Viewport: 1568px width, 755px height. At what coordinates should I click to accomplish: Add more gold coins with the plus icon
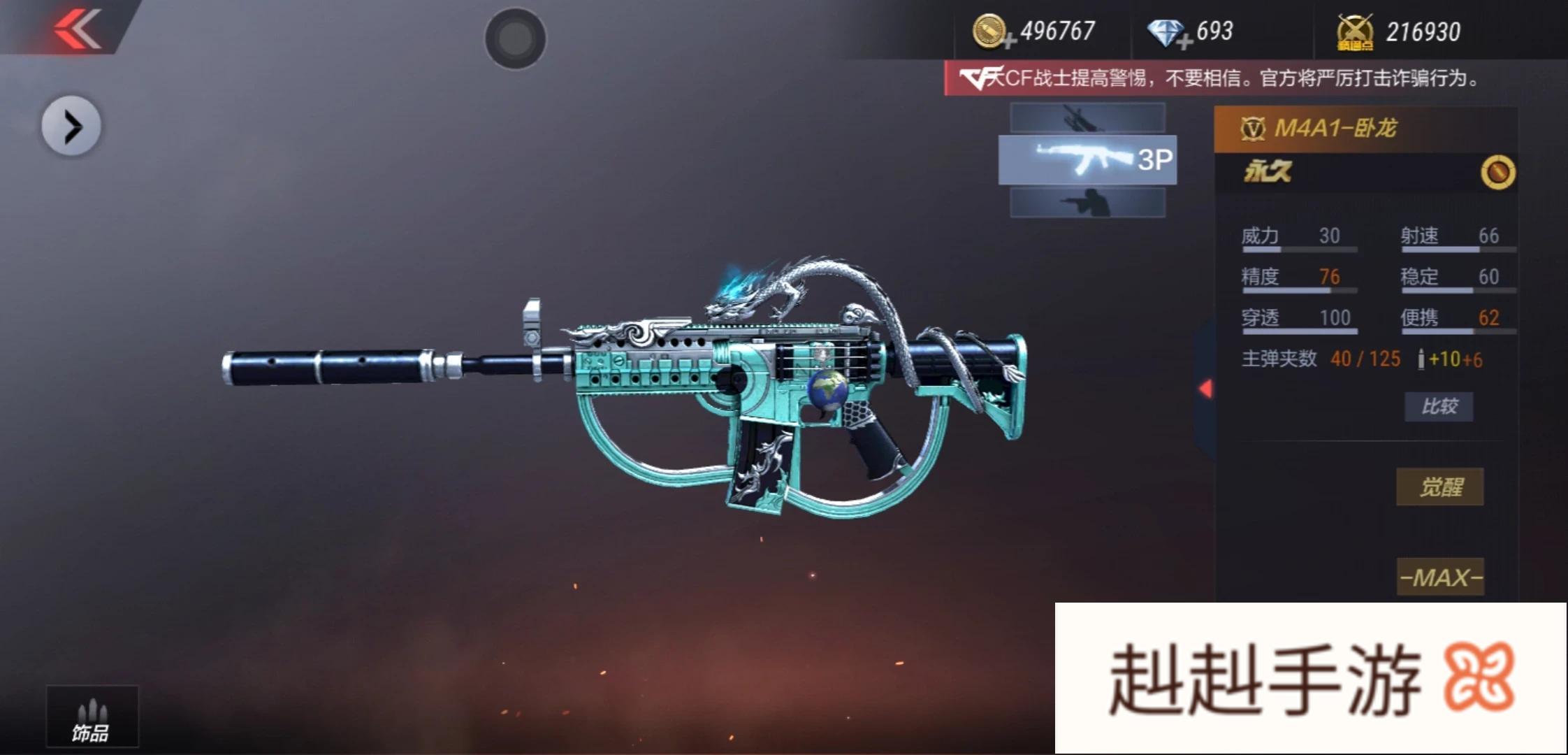(1009, 43)
